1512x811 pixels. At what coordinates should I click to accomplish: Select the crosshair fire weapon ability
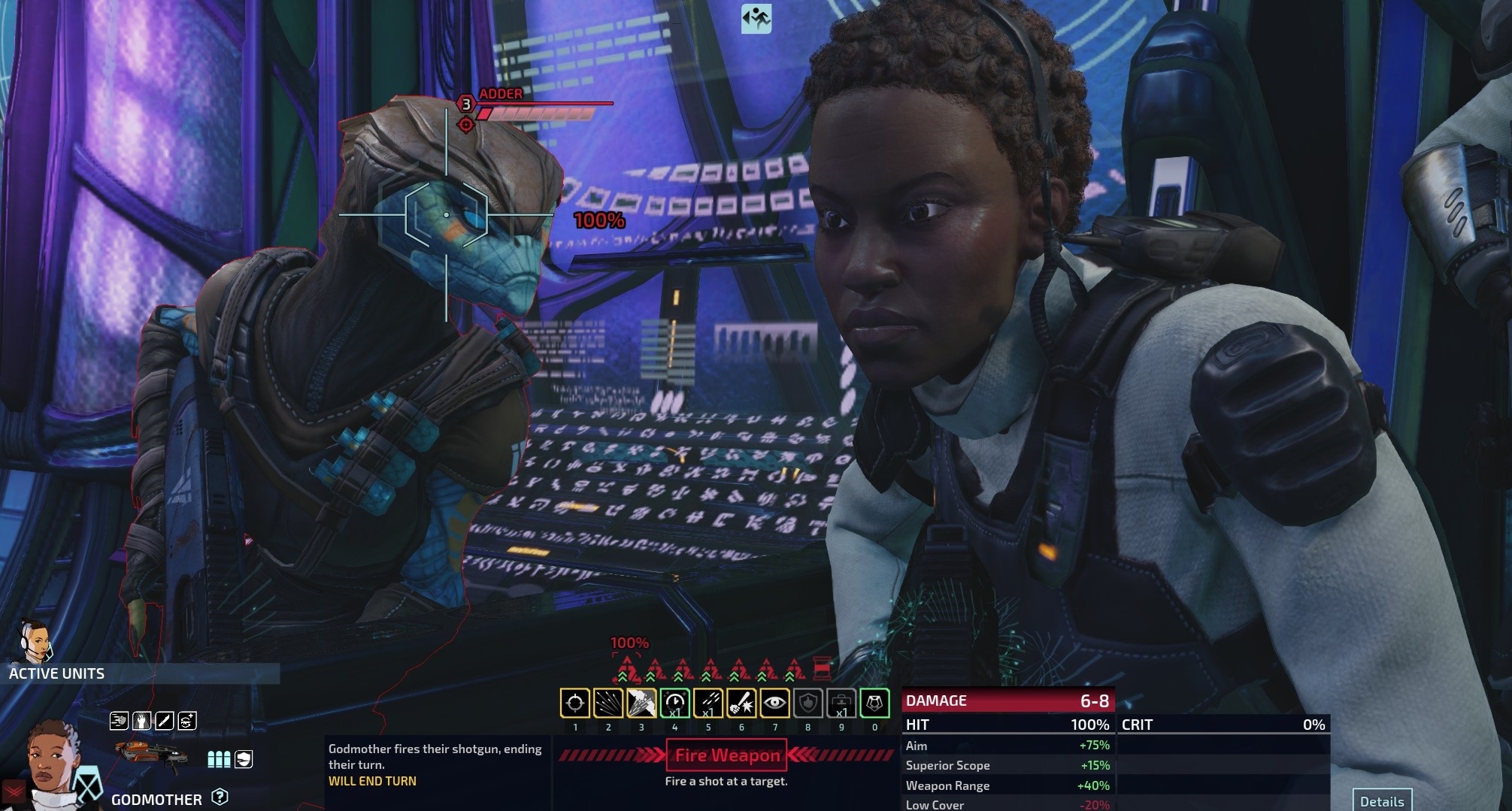coord(575,704)
